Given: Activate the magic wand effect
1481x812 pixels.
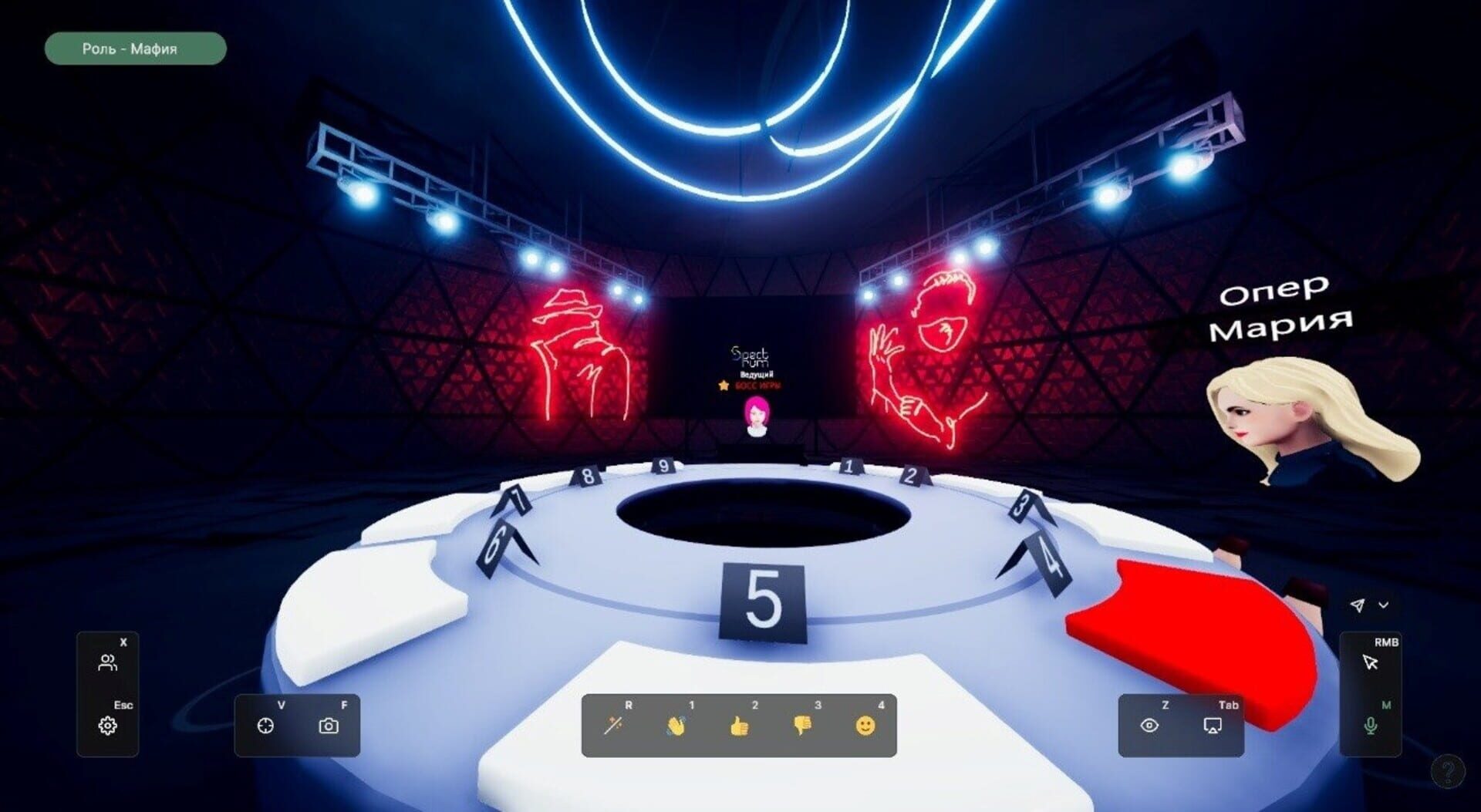Looking at the screenshot, I should pos(613,726).
